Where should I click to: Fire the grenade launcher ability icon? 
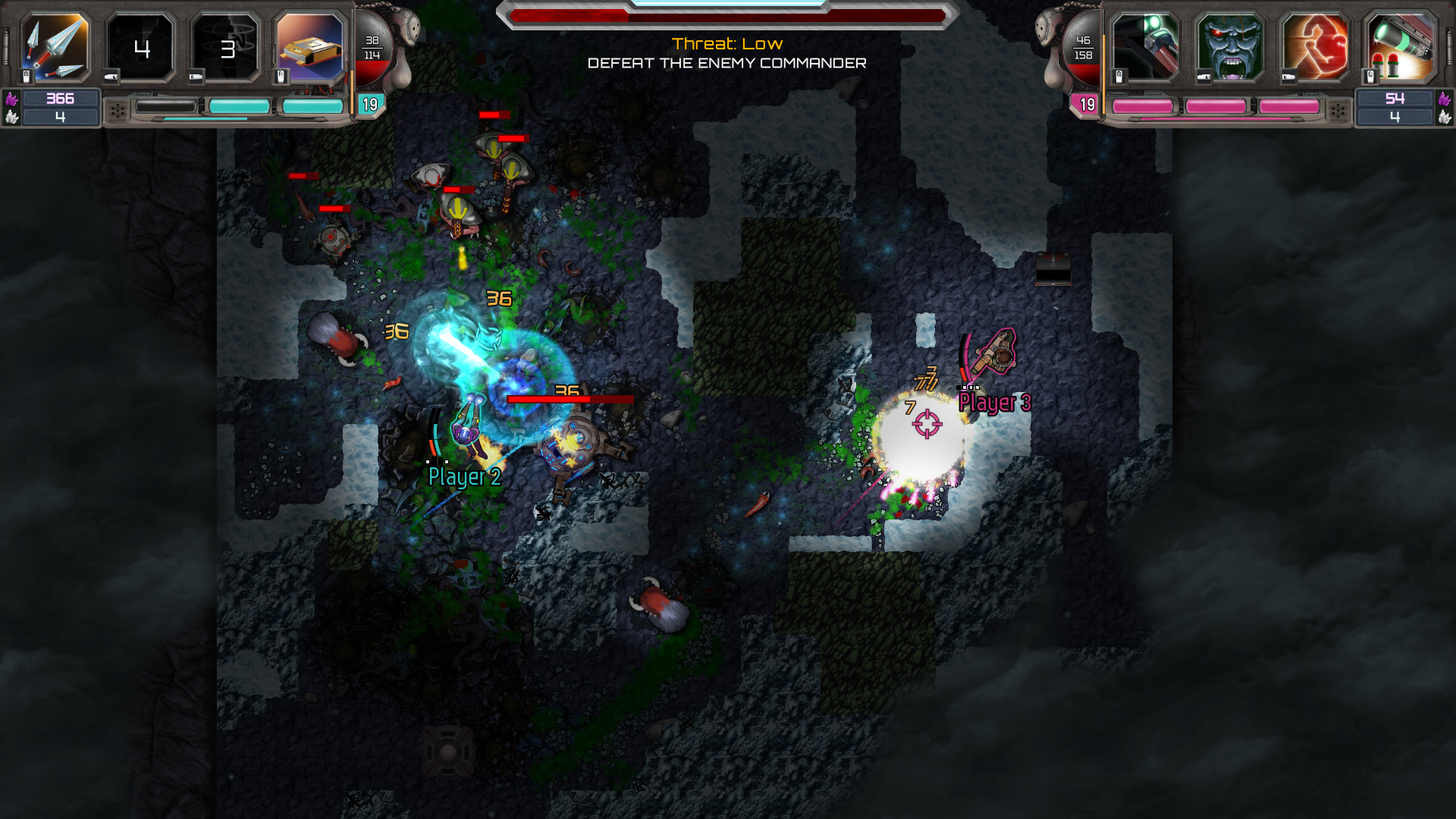tap(1400, 49)
